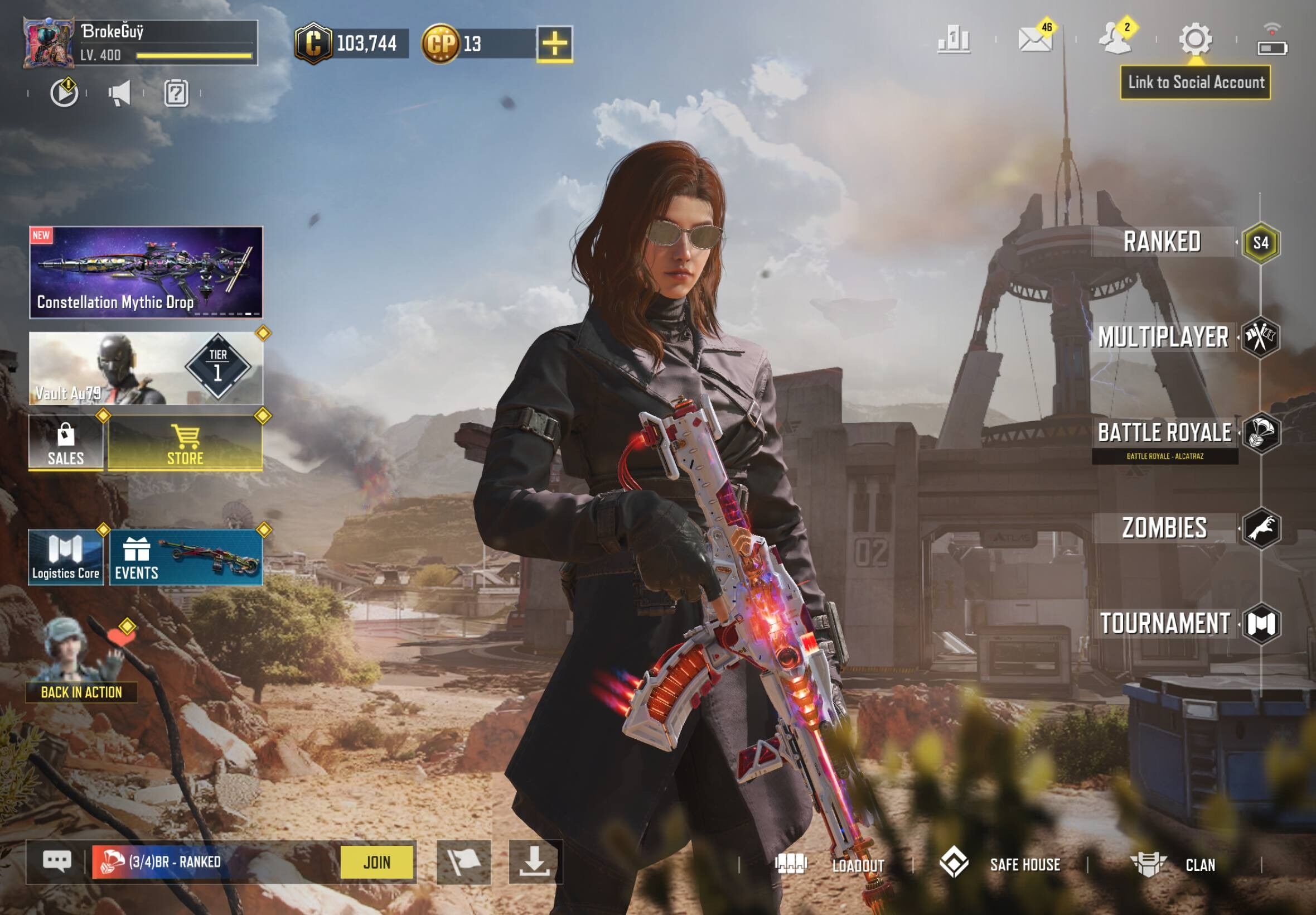
Task: Browse the Sales shop
Action: (x=66, y=443)
